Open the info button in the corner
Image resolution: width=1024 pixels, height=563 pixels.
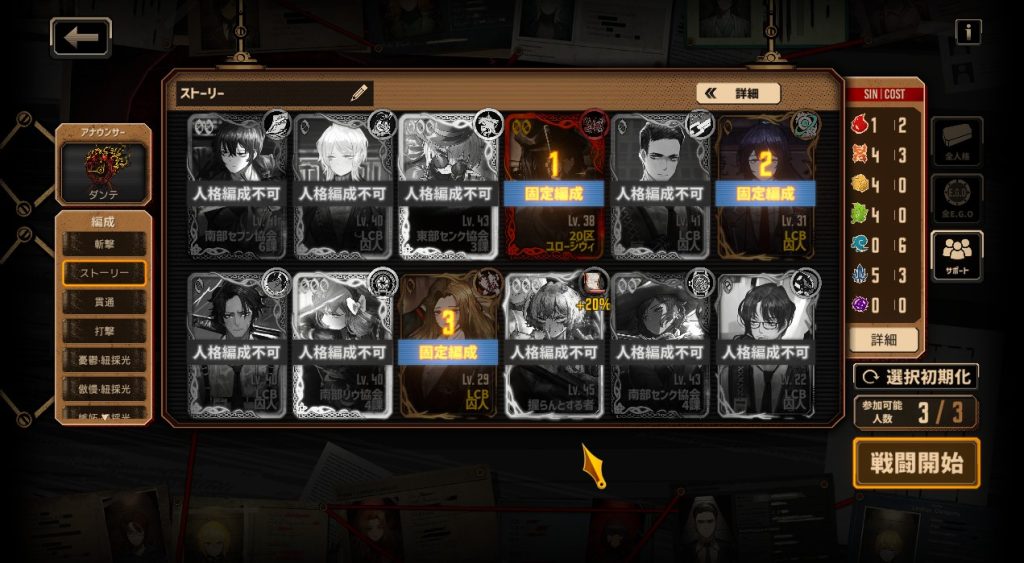(967, 32)
